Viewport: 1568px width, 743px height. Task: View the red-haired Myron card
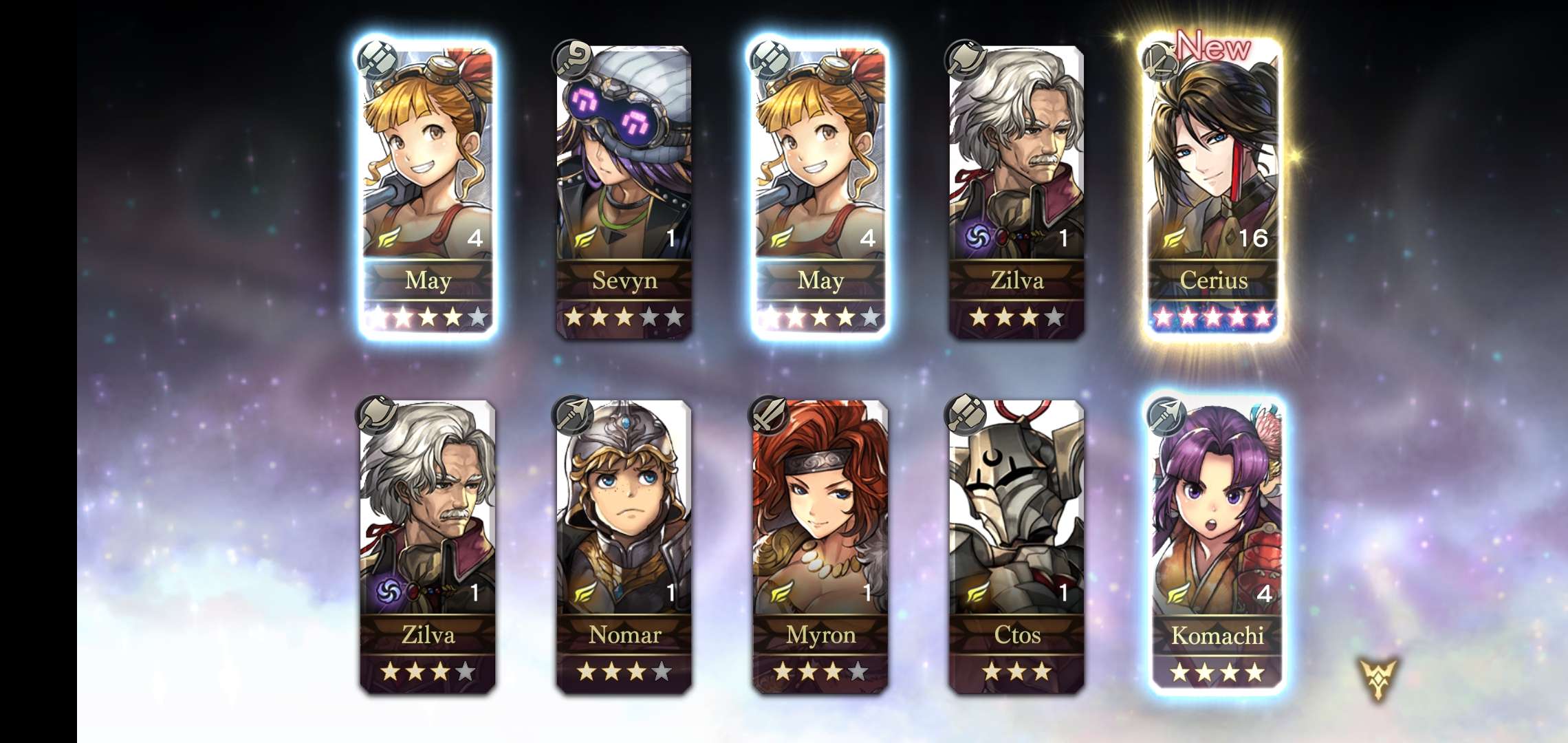pos(820,545)
